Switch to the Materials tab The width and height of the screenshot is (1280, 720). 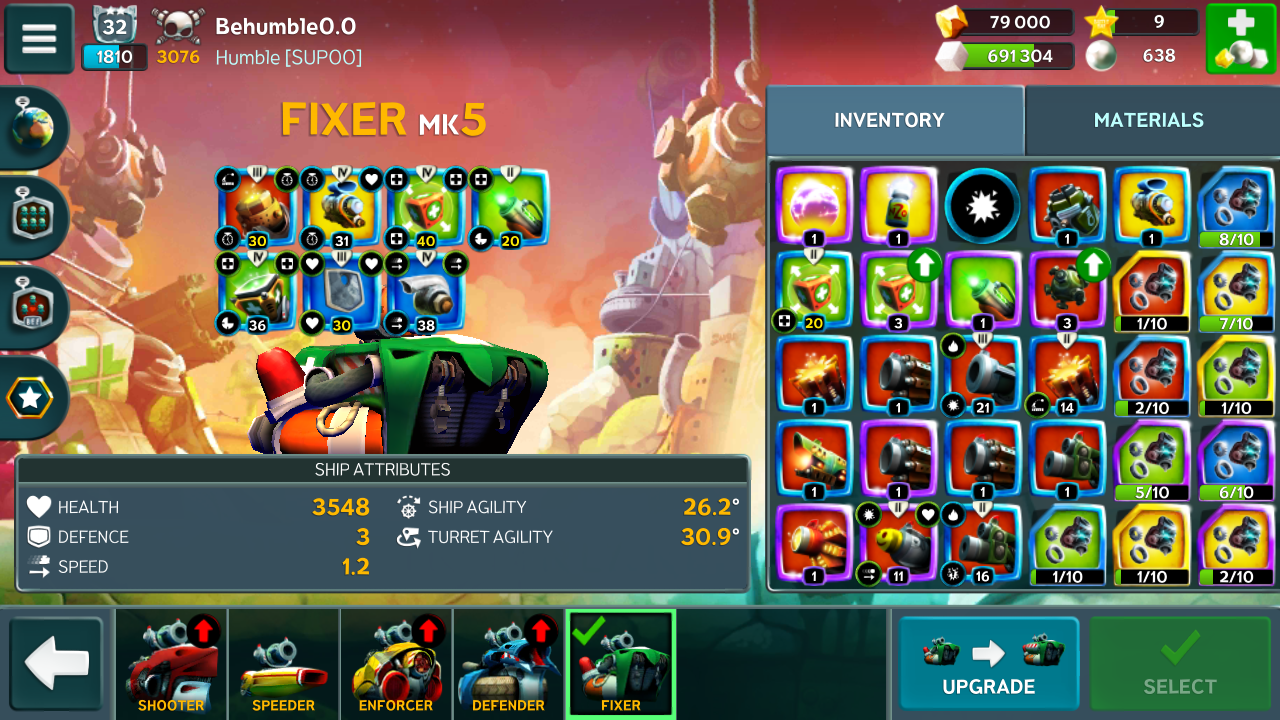1148,120
